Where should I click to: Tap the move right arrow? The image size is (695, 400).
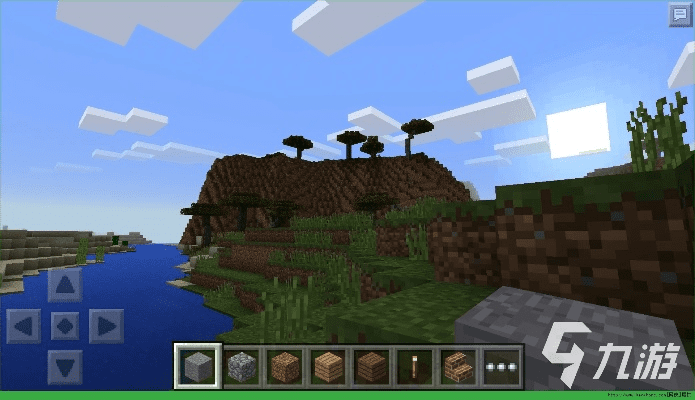click(105, 326)
